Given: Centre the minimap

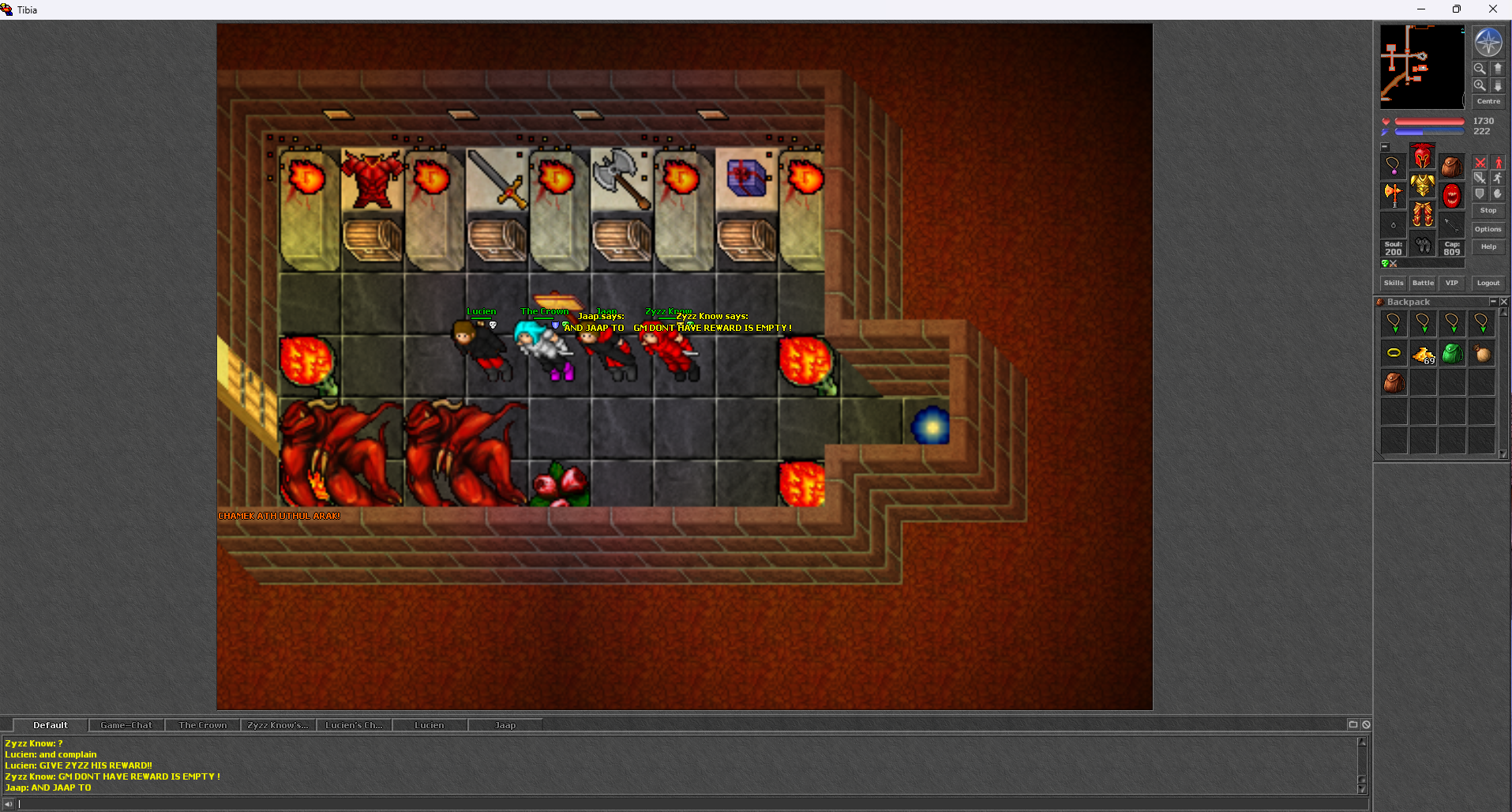Looking at the screenshot, I should (x=1488, y=101).
